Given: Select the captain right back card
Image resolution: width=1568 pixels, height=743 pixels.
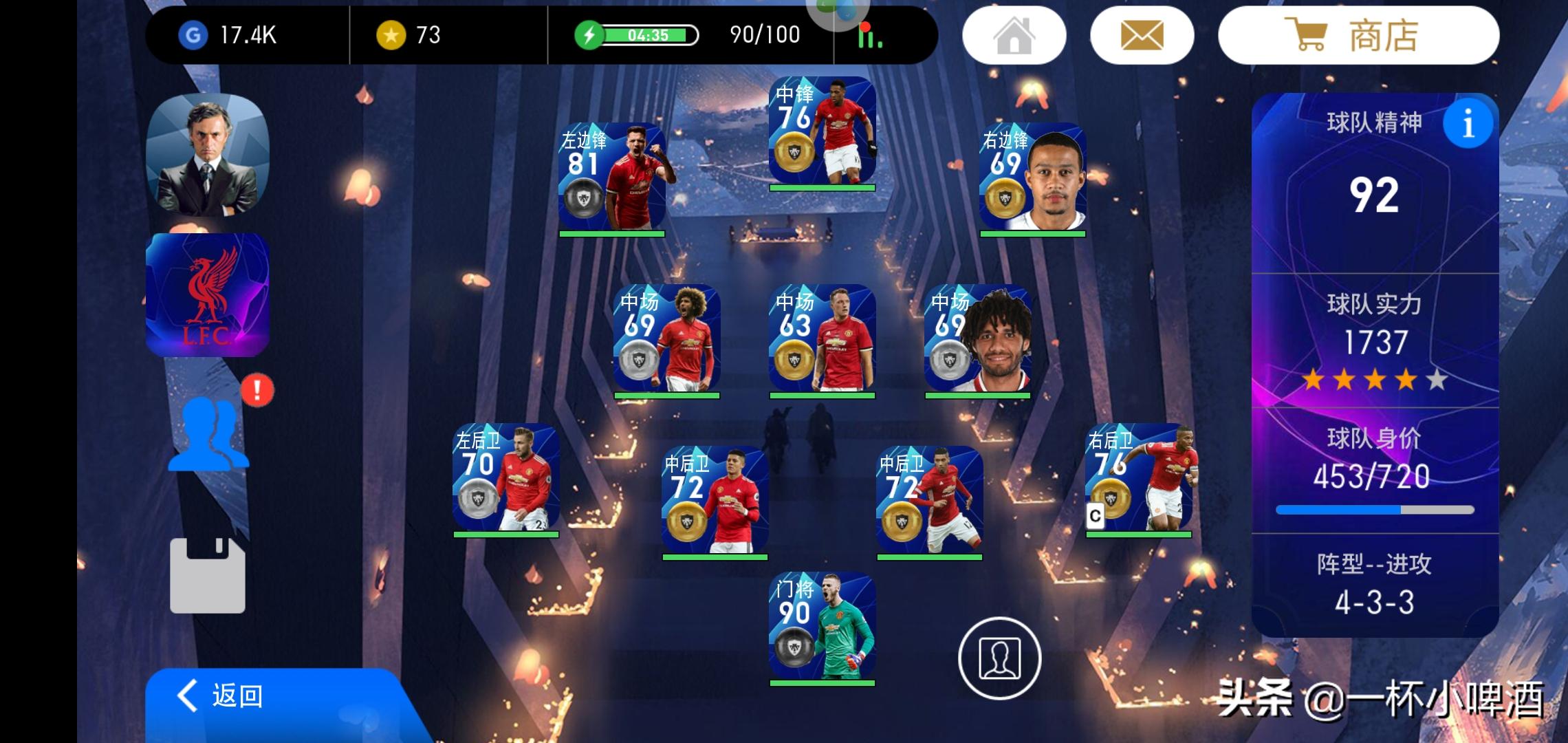Looking at the screenshot, I should click(1138, 477).
